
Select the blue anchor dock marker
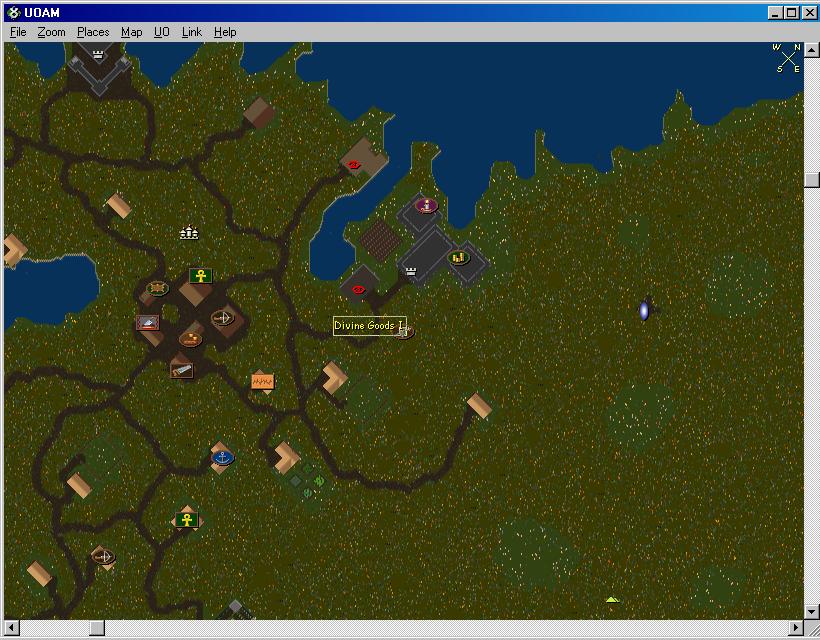click(222, 457)
